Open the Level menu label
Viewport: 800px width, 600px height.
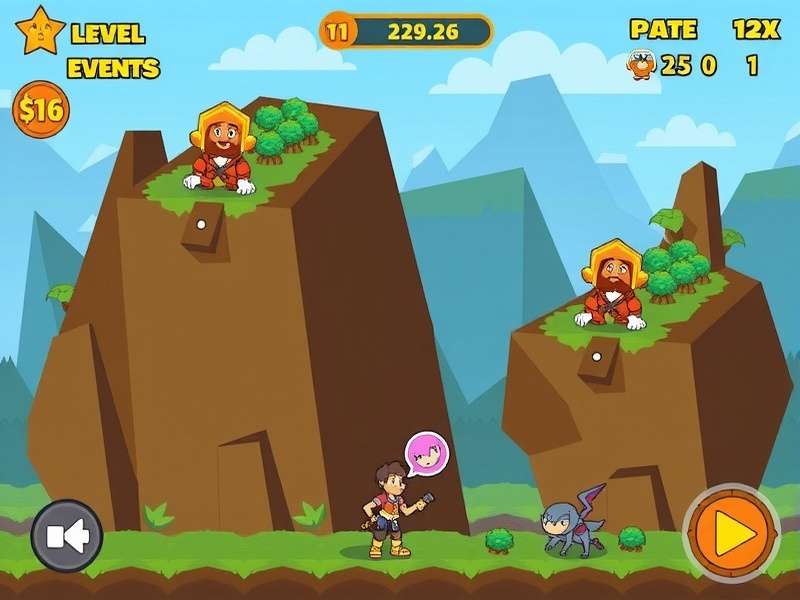[108, 33]
